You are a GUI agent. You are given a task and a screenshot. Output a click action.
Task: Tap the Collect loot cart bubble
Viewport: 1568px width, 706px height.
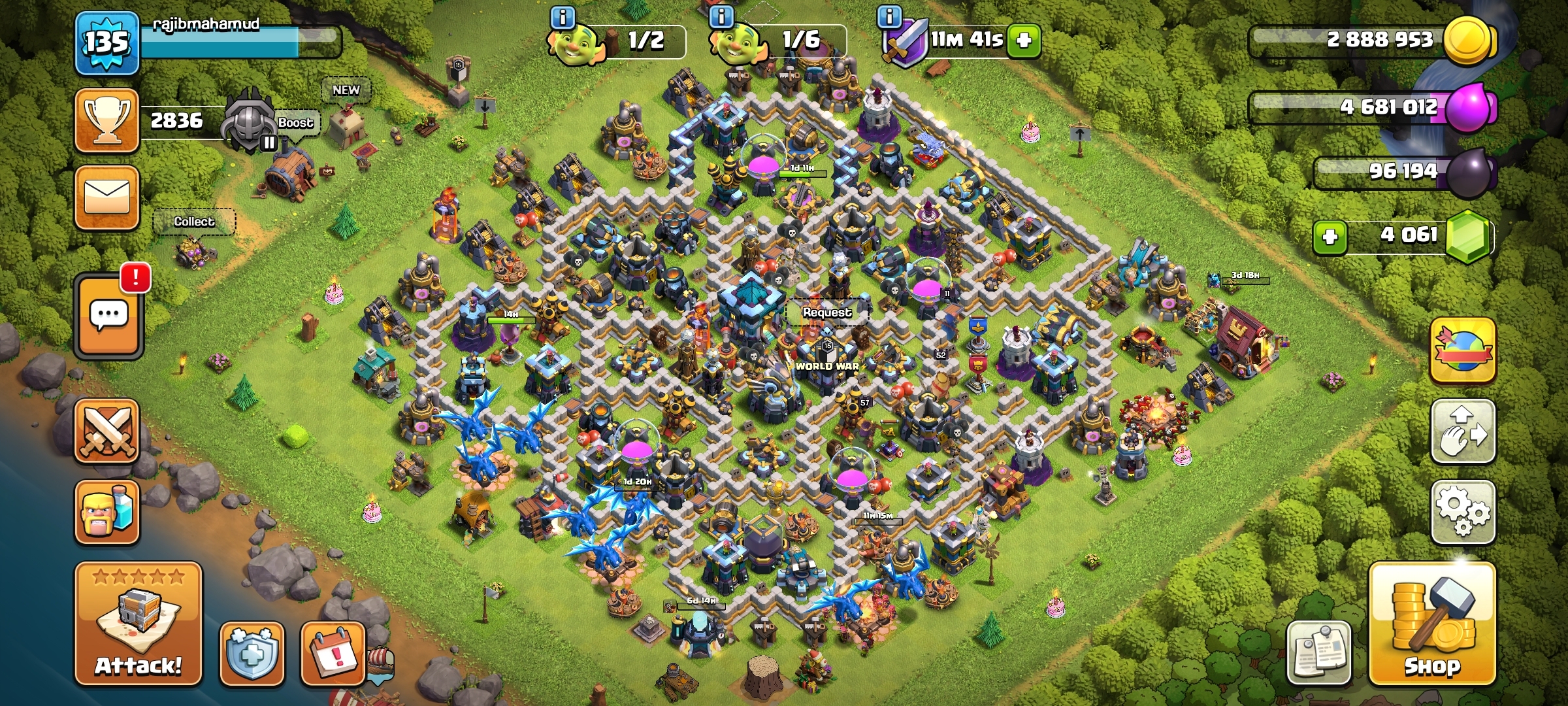pos(193,222)
